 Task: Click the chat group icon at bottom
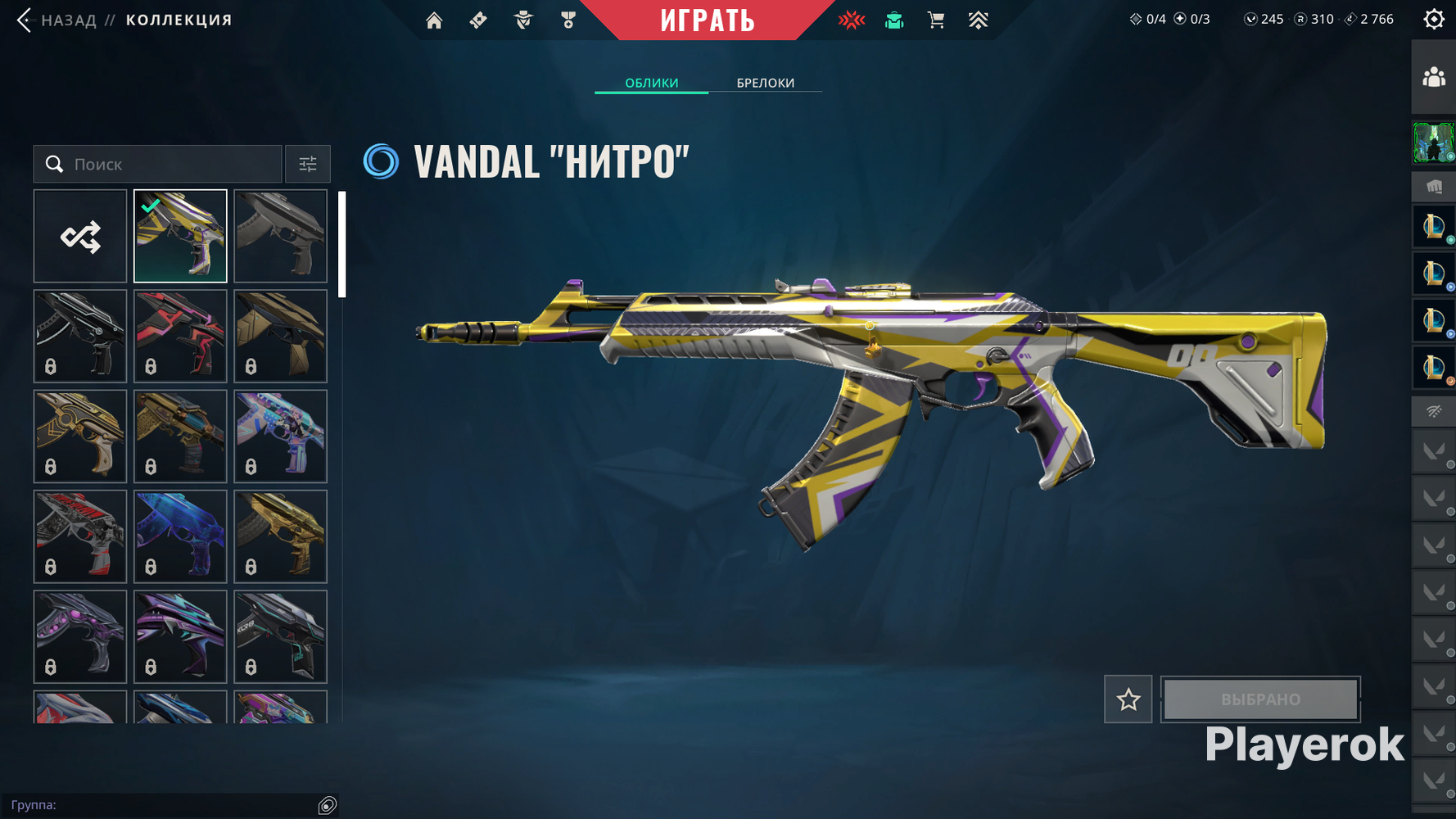327,806
